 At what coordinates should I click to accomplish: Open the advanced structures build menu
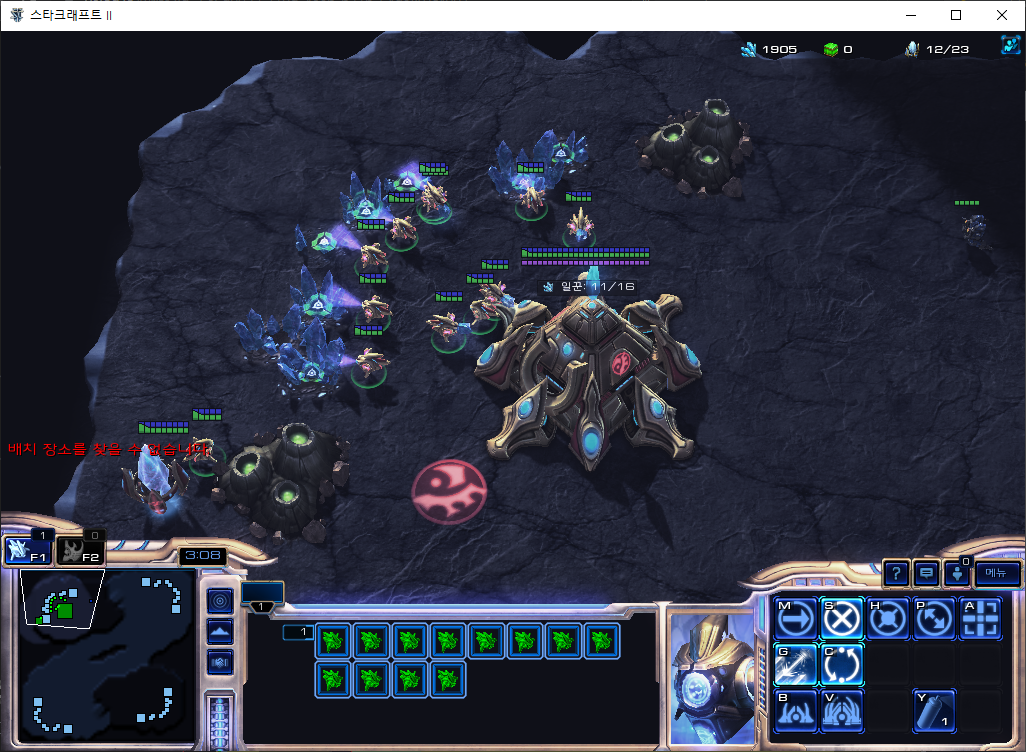(842, 711)
